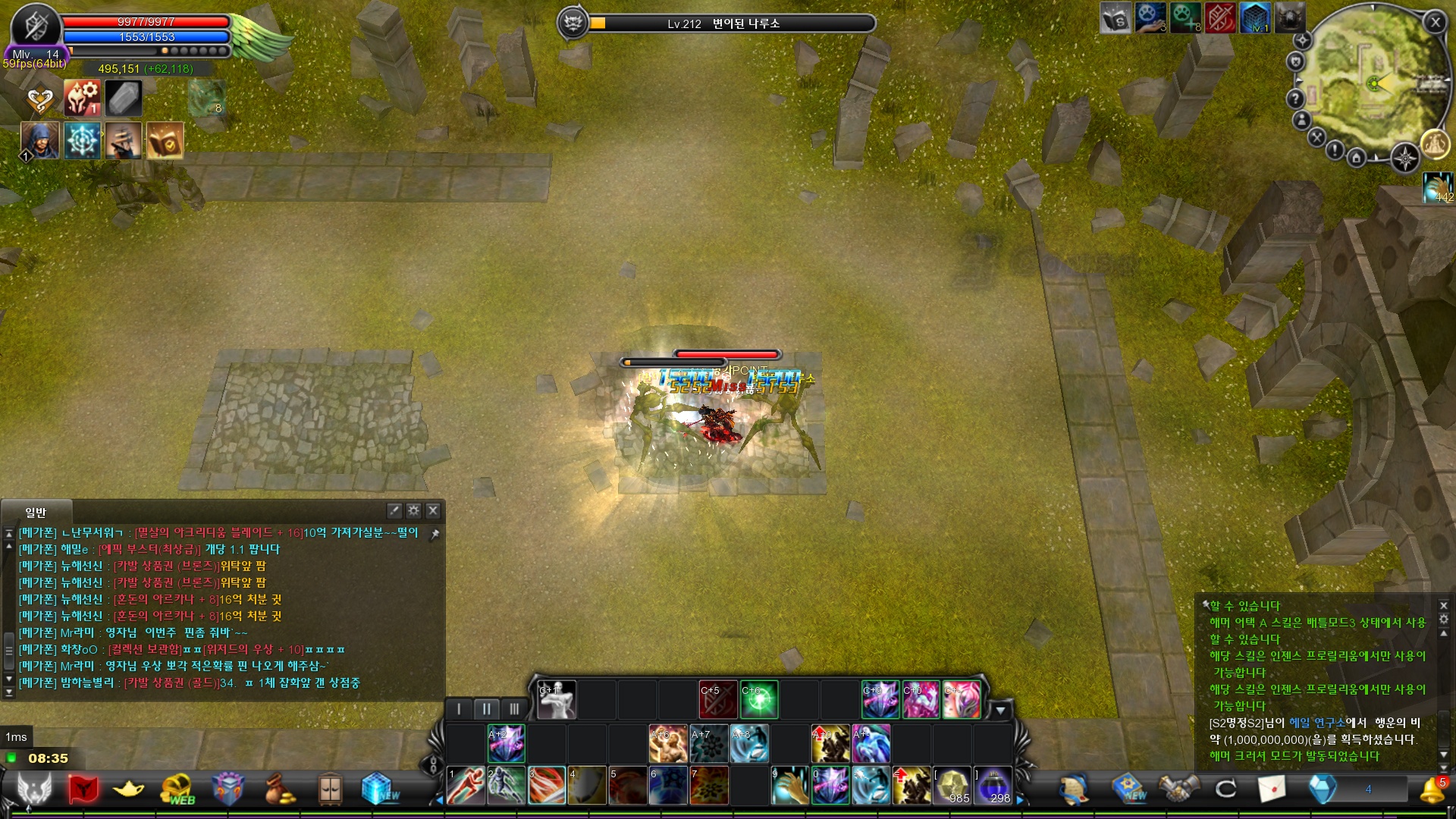Image resolution: width=1456 pixels, height=819 pixels.
Task: Switch the quickslot bar to page III
Action: click(x=515, y=708)
